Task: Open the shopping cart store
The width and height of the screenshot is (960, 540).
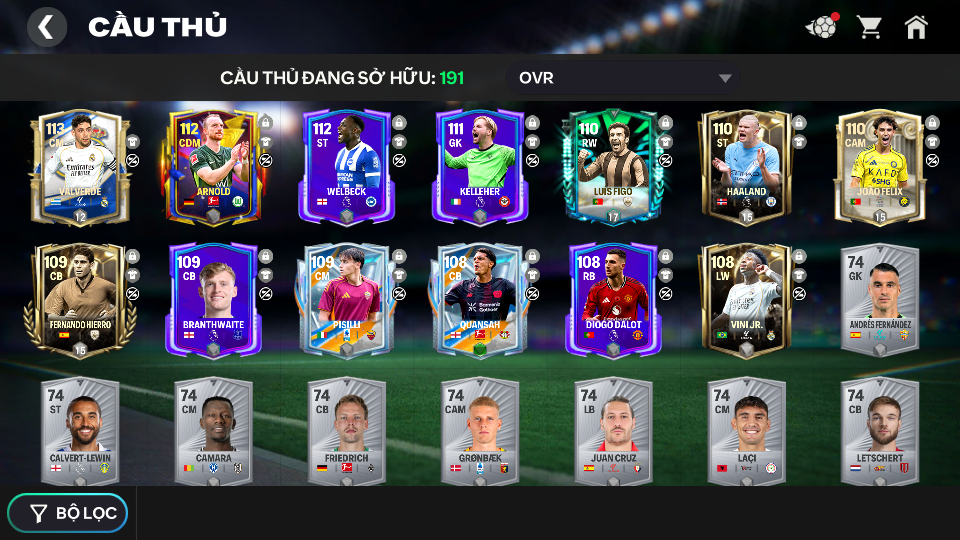Action: click(x=869, y=27)
